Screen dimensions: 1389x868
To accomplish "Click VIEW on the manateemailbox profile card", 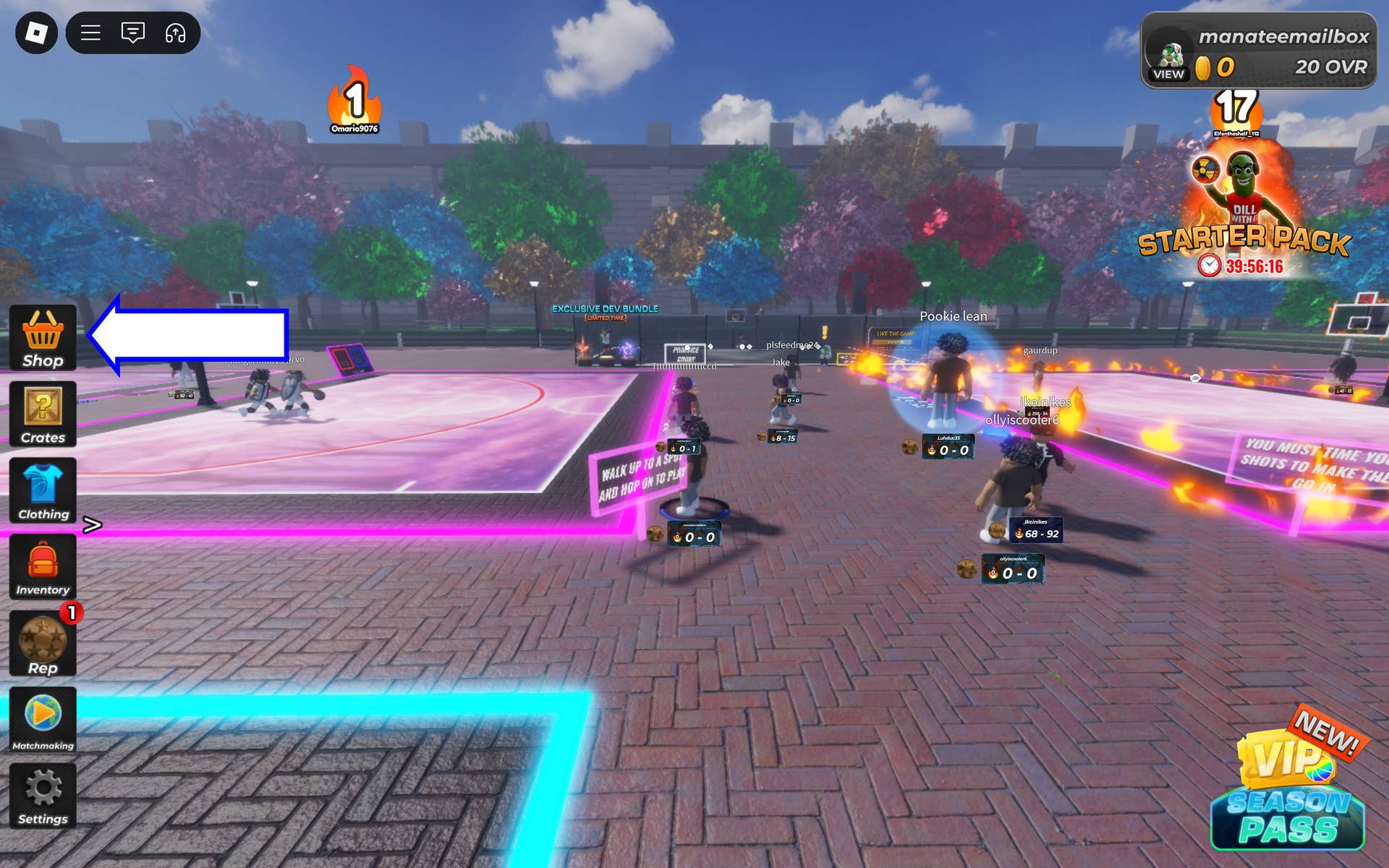I will point(1170,74).
